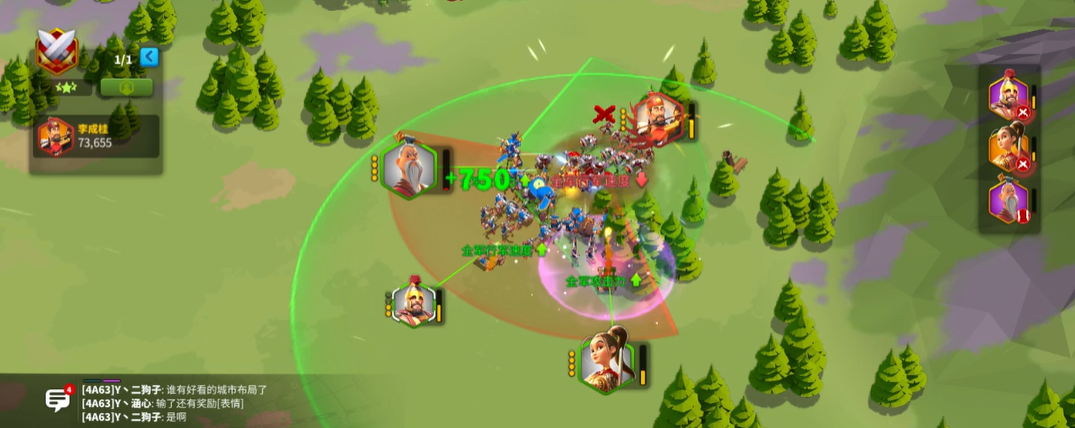1075x428 pixels.
Task: Open the chat message about 城市布局
Action: tap(175, 389)
